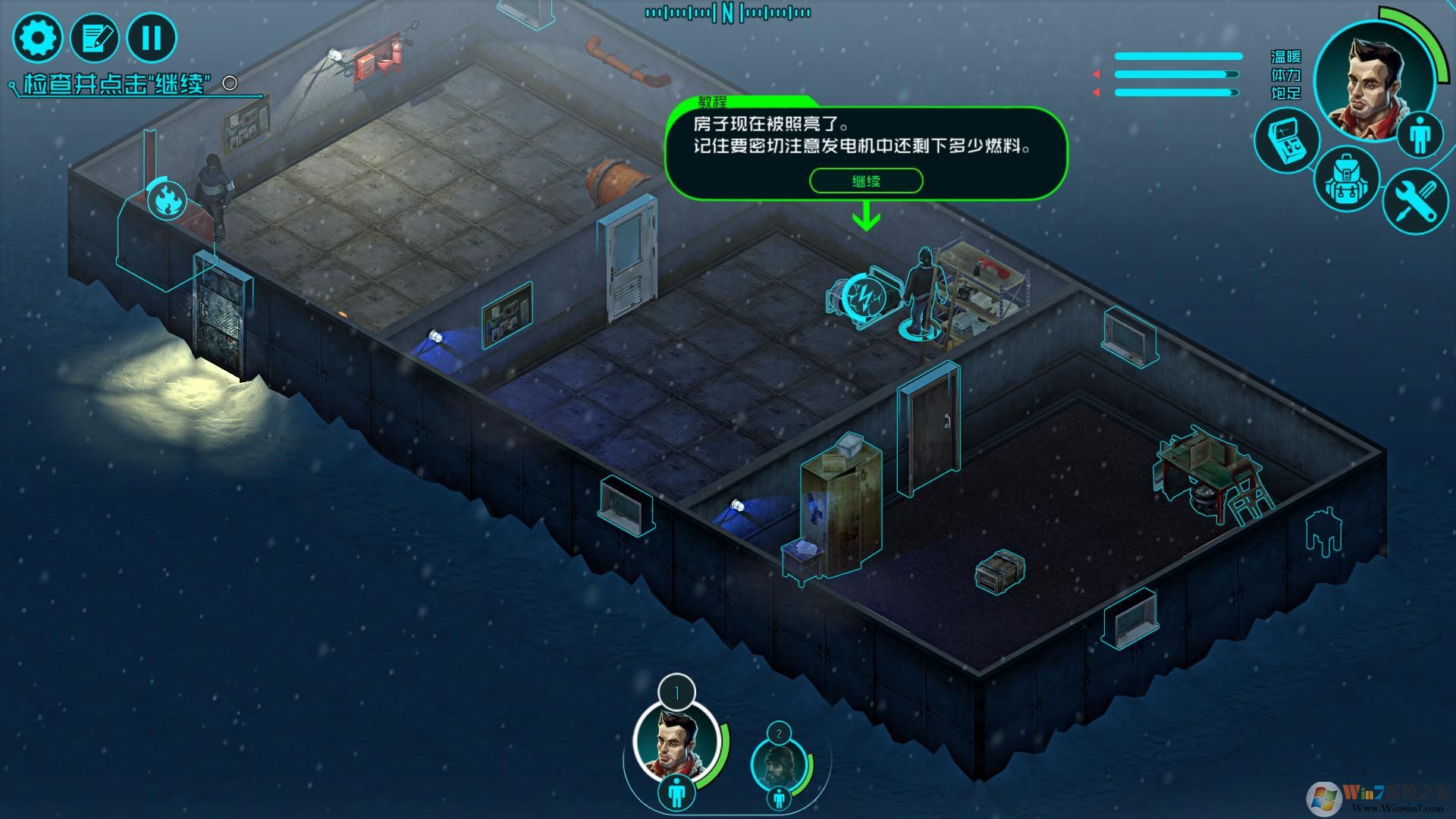Viewport: 1456px width, 819px height.
Task: Open the wrench and screwdriver crafting menu
Action: [x=1414, y=200]
